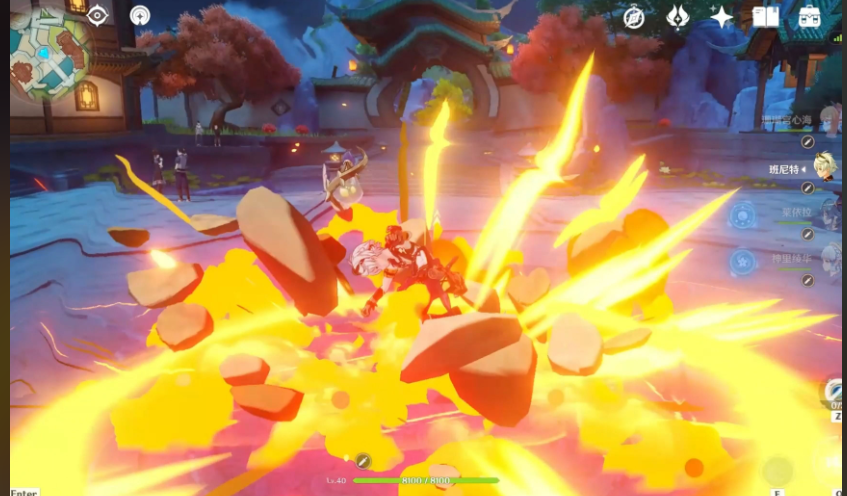
Task: Toggle the eye-shaped elemental sight icon
Action: pos(97,15)
